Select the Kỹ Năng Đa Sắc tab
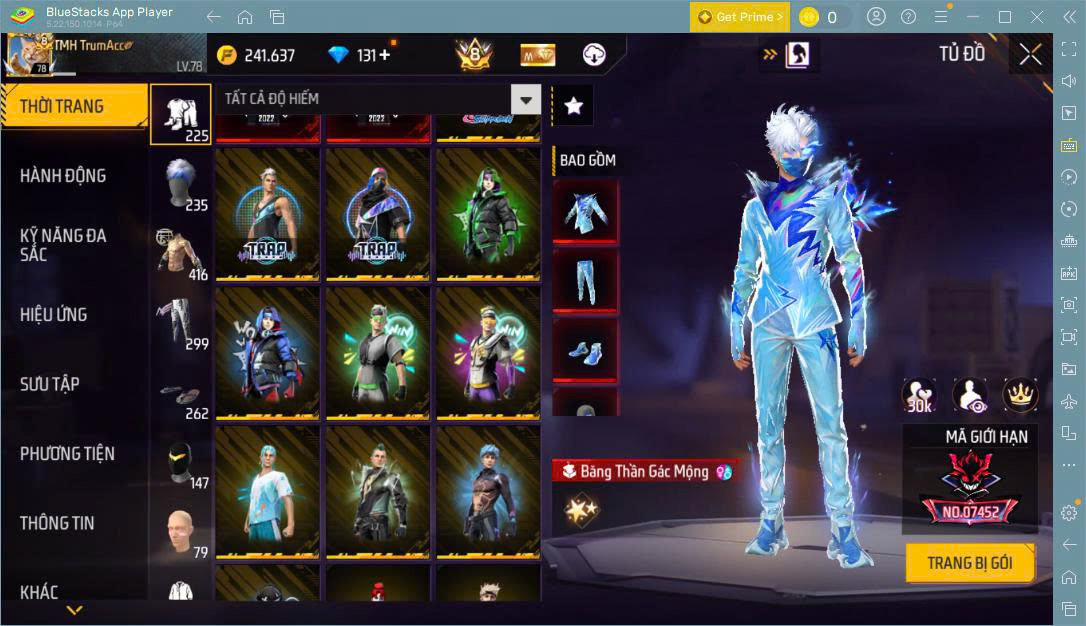The height and width of the screenshot is (626, 1086). click(63, 245)
